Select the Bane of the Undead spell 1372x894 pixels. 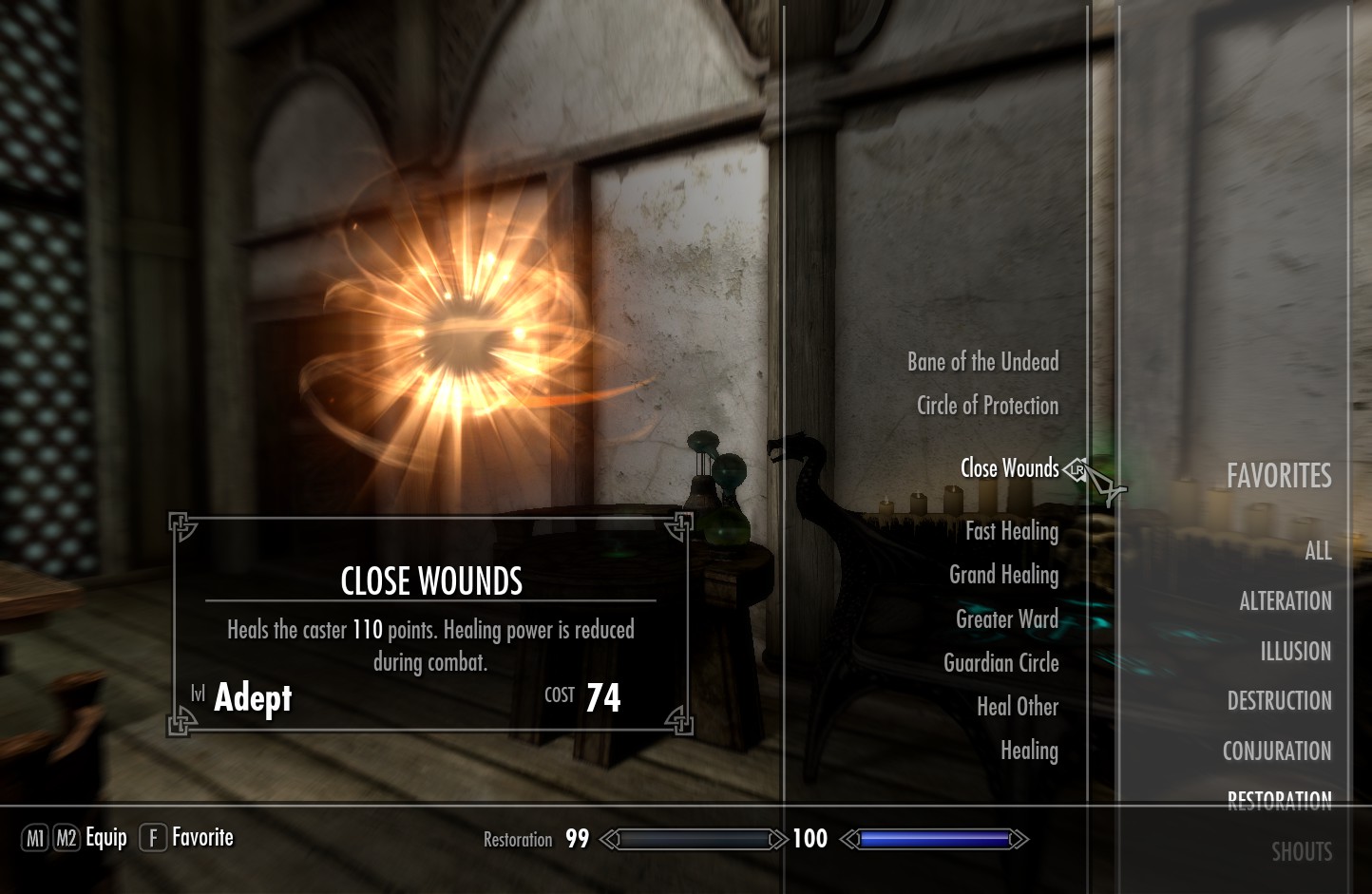pos(982,362)
